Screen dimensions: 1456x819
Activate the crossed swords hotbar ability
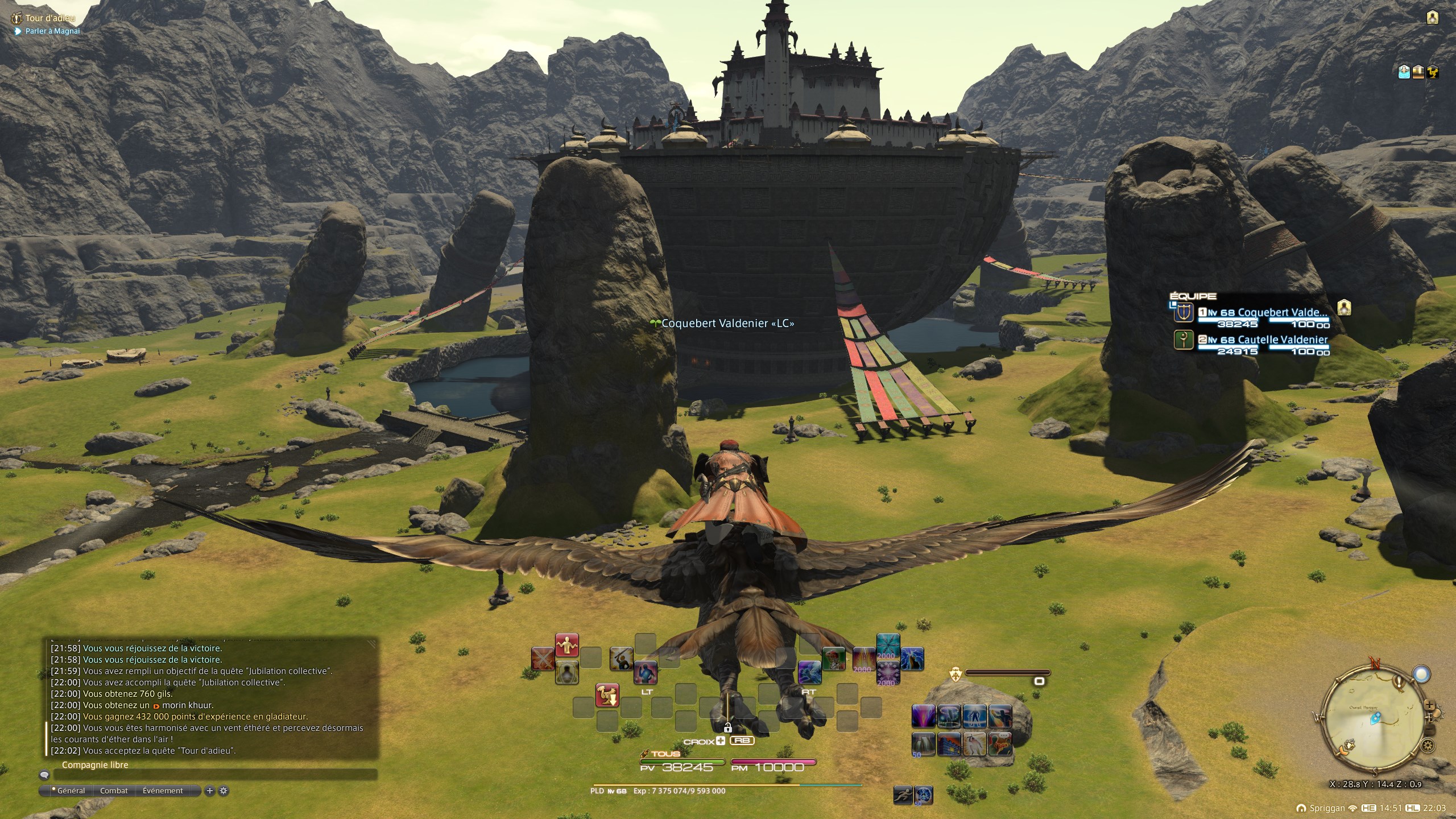pos(543,659)
